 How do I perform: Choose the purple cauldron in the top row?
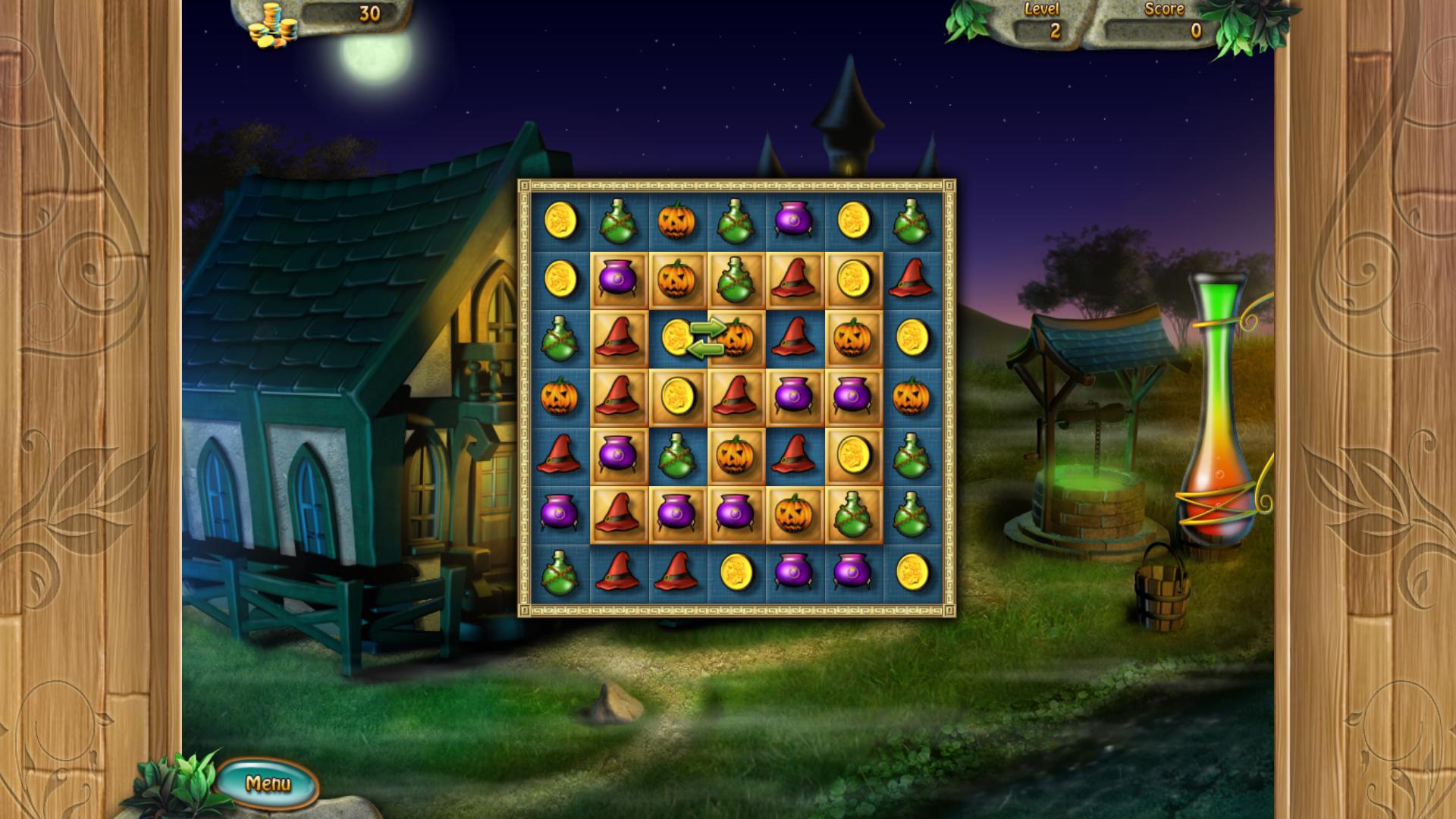point(794,221)
